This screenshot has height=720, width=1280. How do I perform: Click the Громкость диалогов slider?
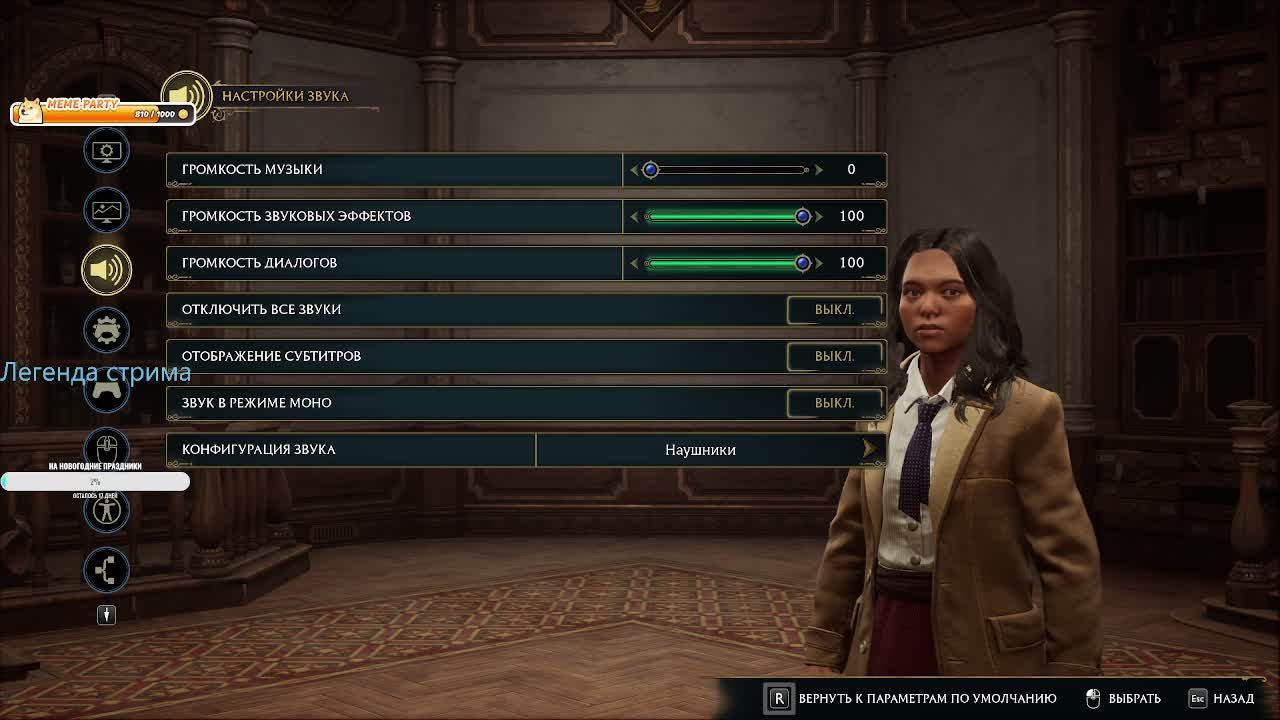[726, 263]
